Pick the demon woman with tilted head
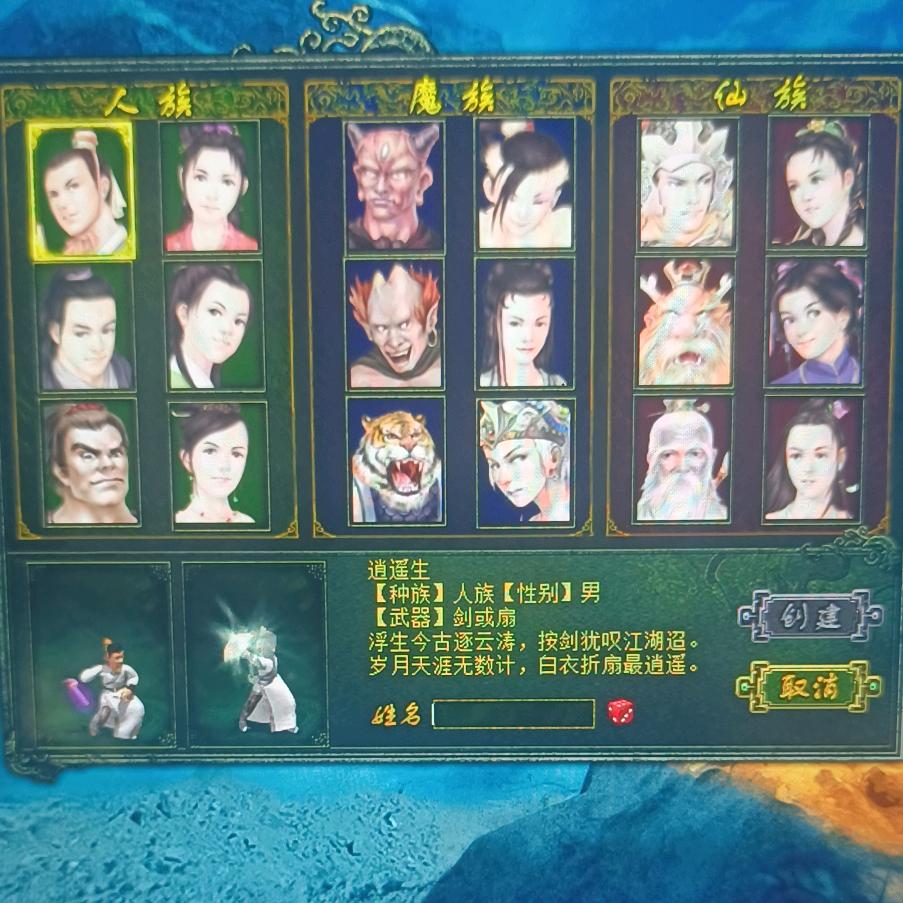Screen dimensions: 903x903 click(525, 185)
